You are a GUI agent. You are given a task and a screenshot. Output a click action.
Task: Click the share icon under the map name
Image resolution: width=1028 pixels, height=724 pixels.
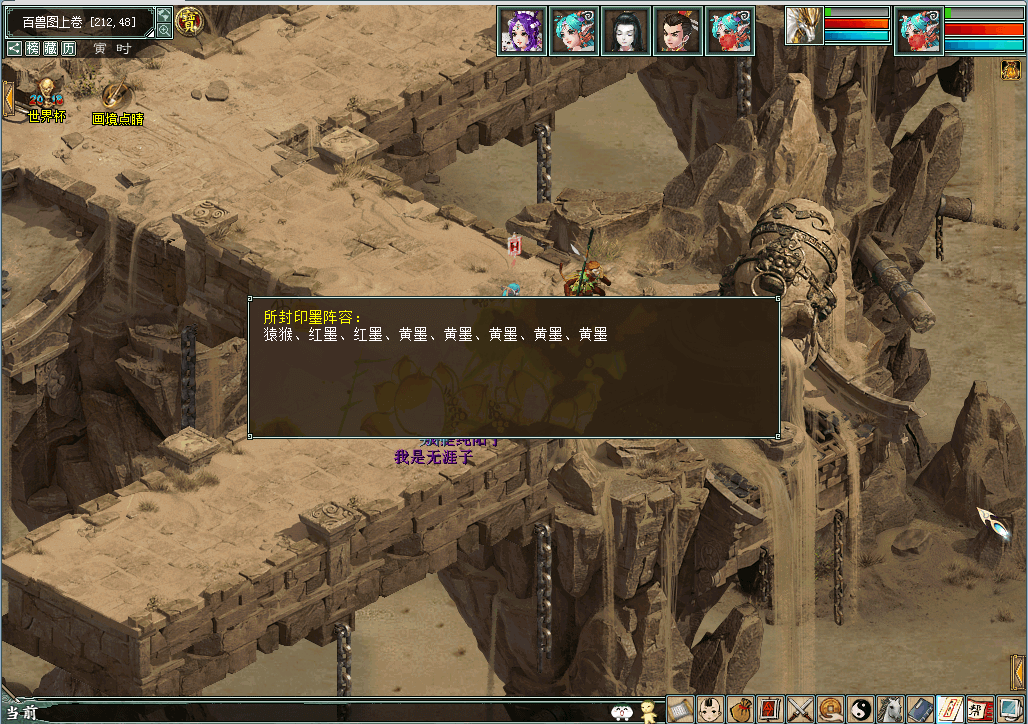(15, 48)
